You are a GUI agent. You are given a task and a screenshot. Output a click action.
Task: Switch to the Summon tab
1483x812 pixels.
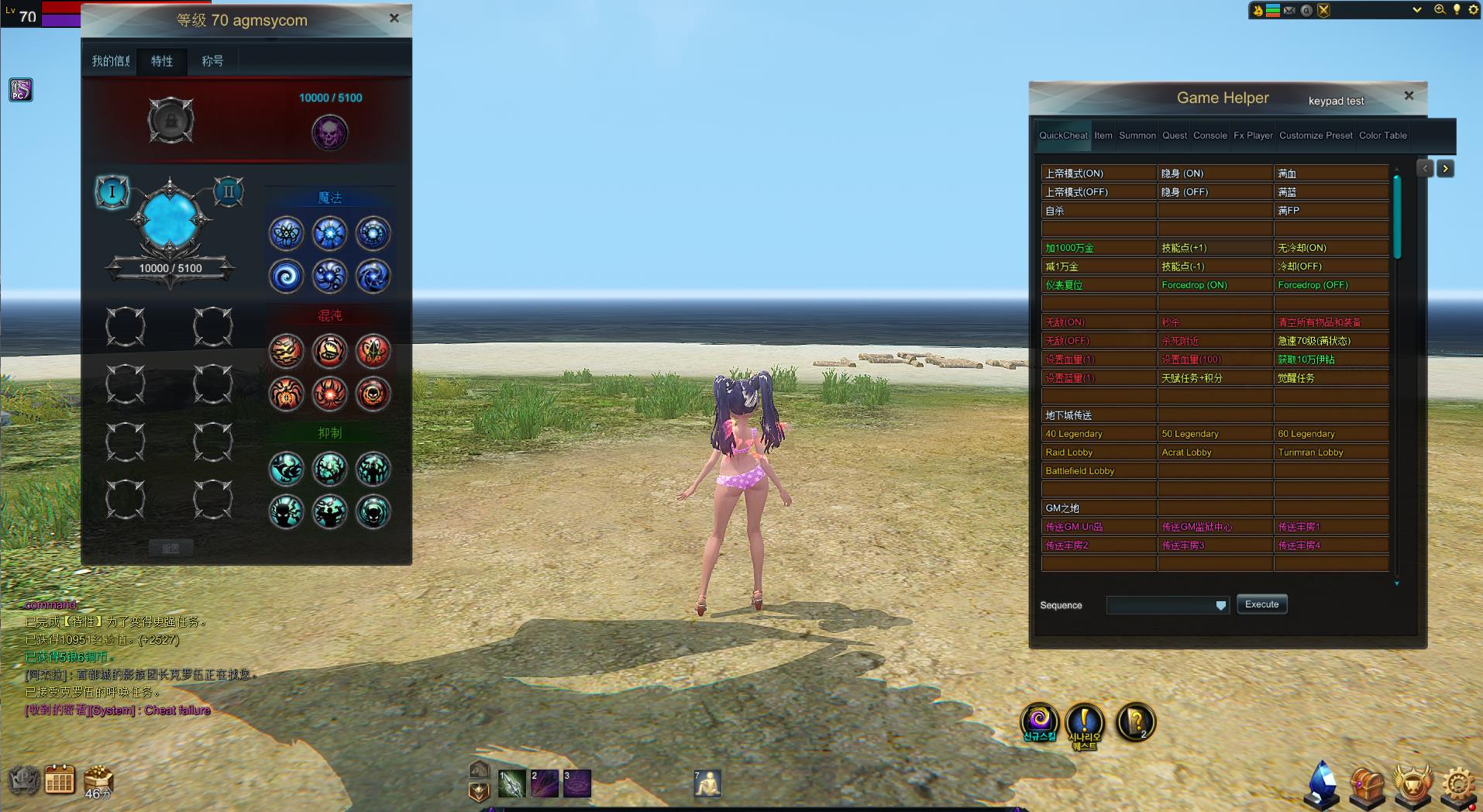tap(1137, 136)
